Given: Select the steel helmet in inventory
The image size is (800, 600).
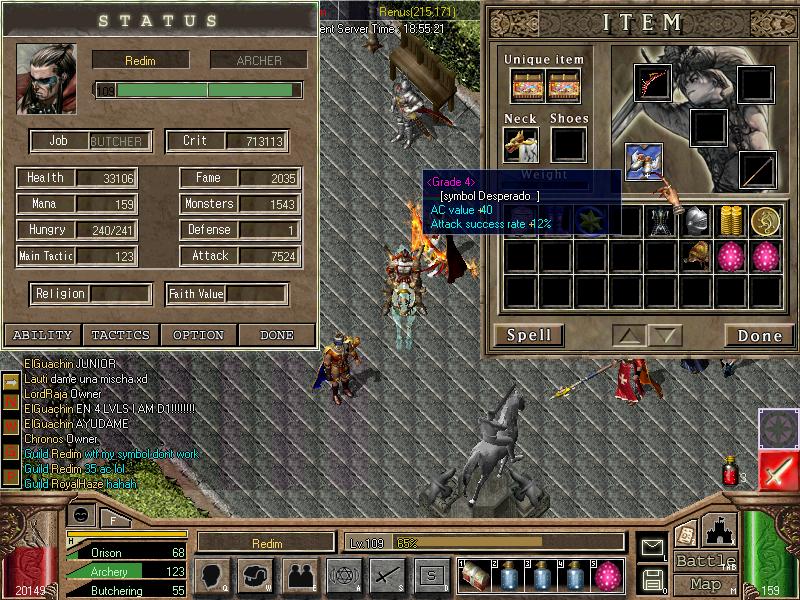Looking at the screenshot, I should [696, 222].
